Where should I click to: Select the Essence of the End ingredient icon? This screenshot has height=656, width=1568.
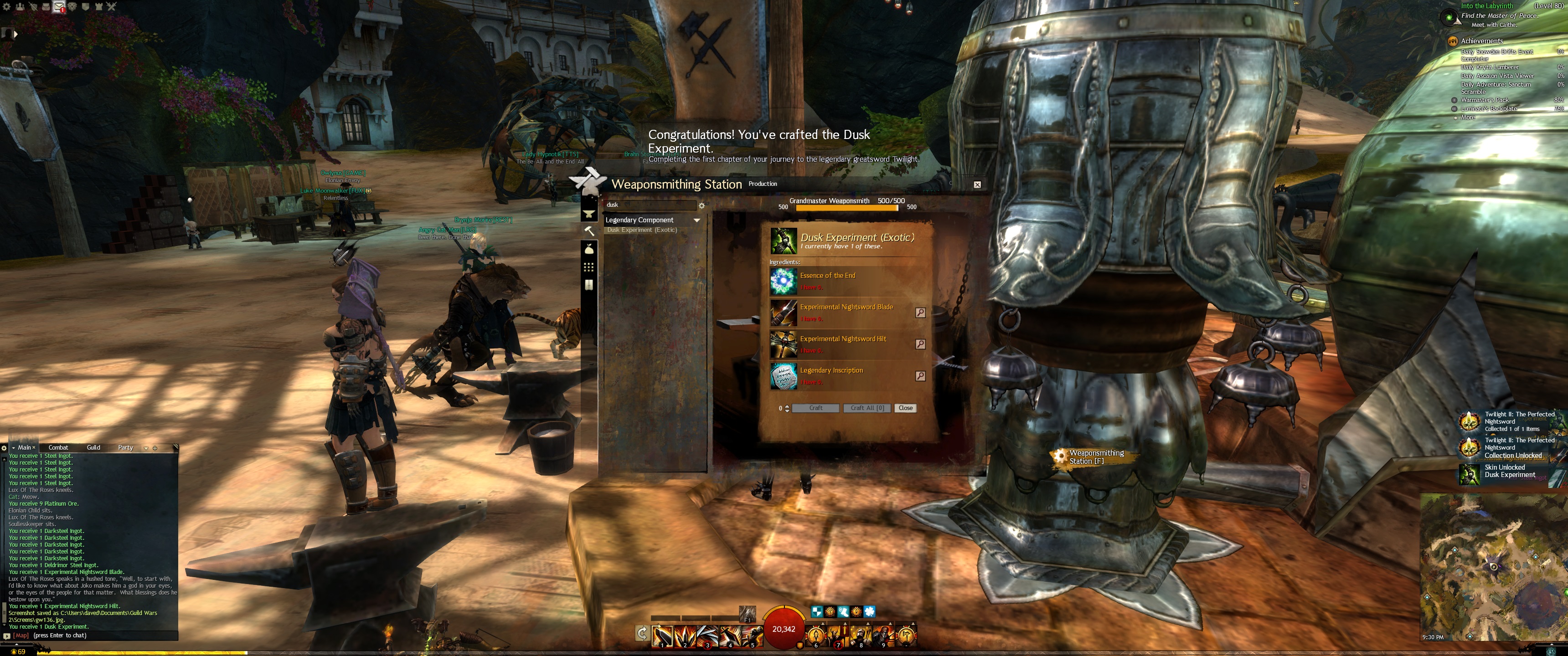pos(783,281)
